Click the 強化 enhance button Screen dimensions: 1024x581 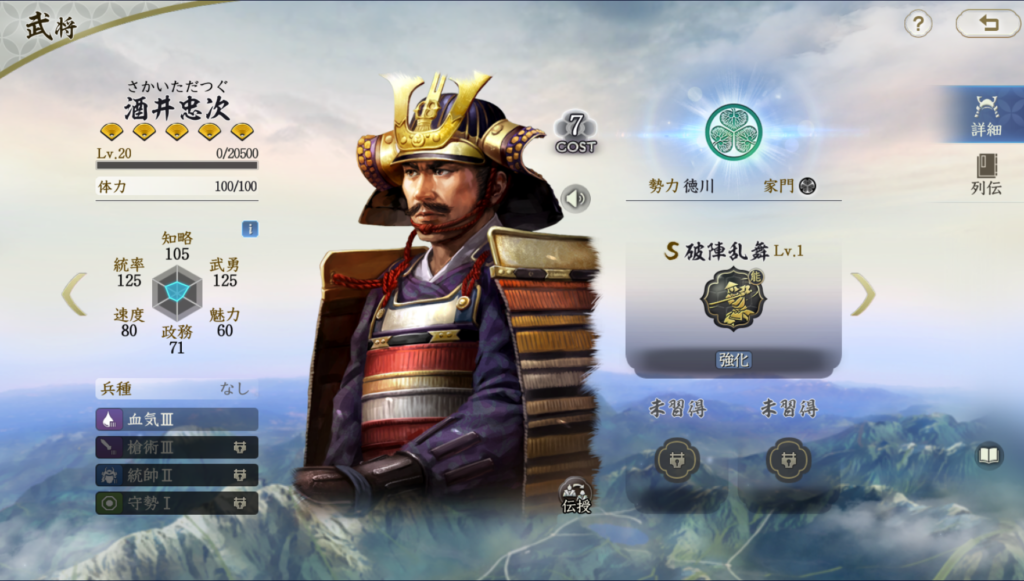[x=733, y=360]
